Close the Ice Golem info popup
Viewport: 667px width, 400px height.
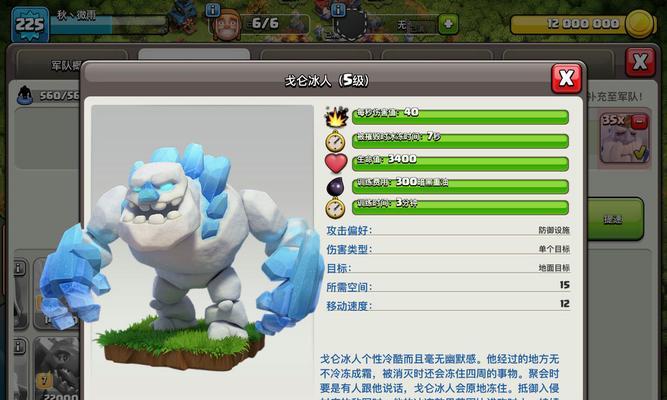(x=566, y=78)
